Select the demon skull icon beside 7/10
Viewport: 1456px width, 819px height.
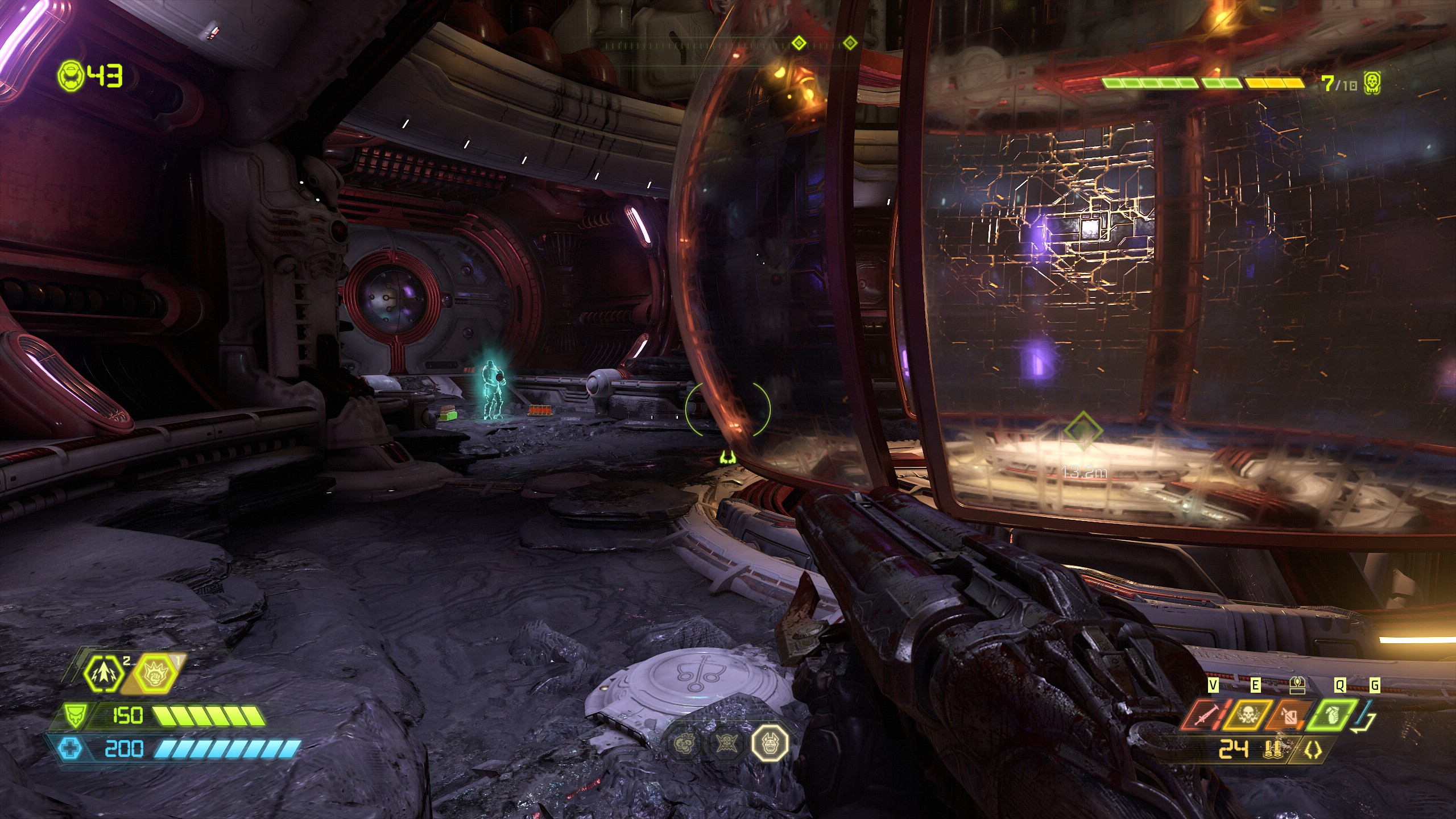click(x=1372, y=84)
